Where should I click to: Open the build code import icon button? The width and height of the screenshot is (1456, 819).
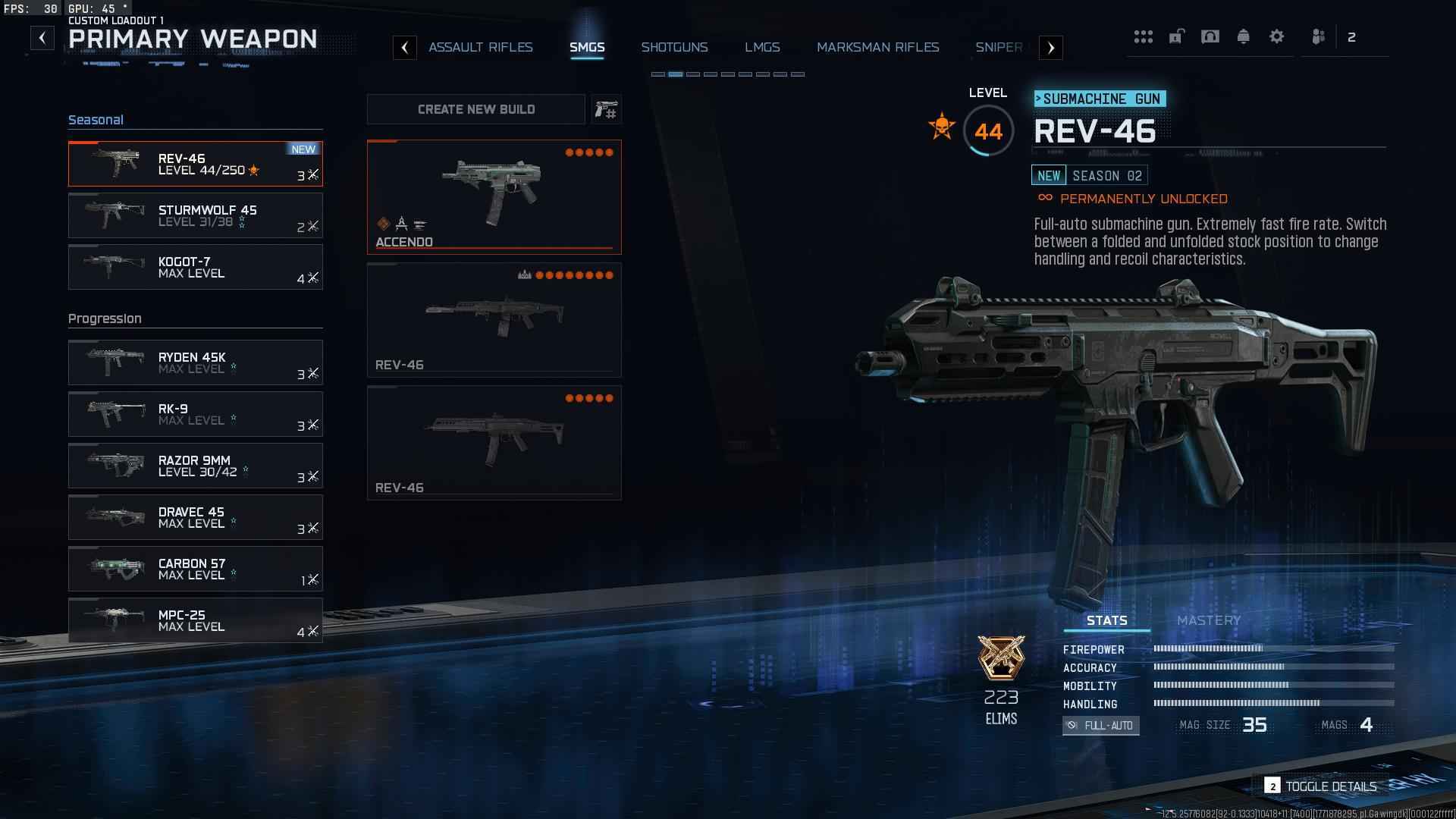point(606,110)
